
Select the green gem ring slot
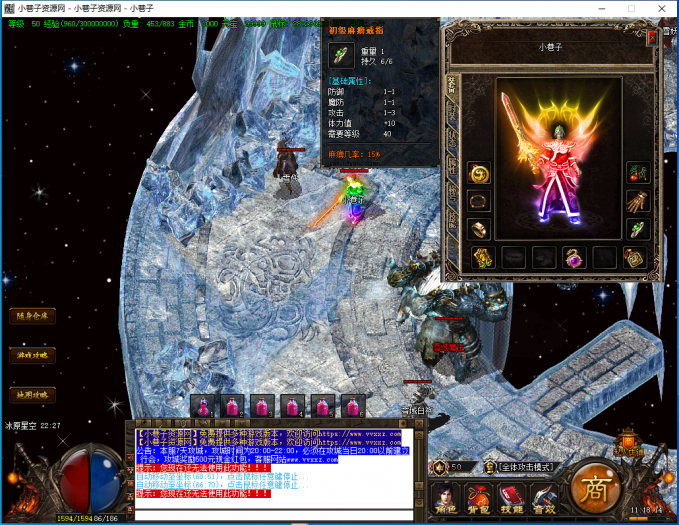637,229
